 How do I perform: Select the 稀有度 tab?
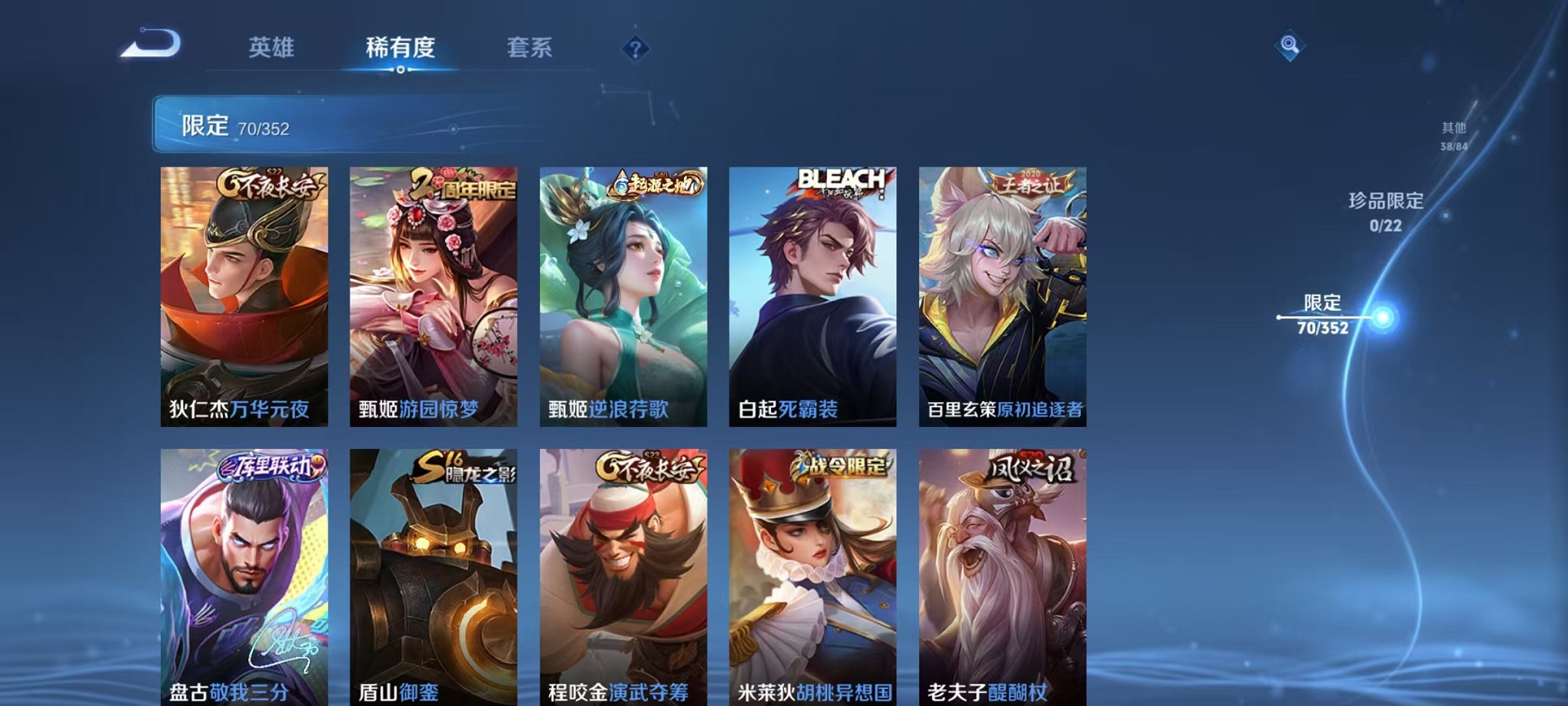(401, 48)
